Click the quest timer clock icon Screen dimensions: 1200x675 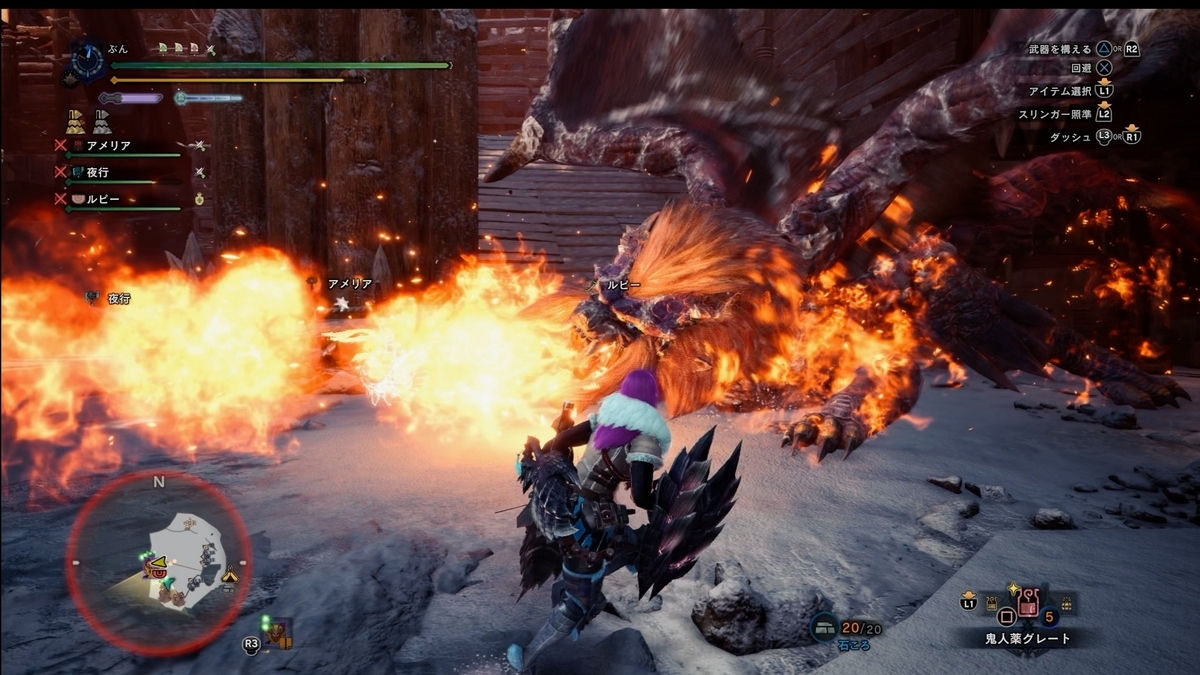point(89,61)
